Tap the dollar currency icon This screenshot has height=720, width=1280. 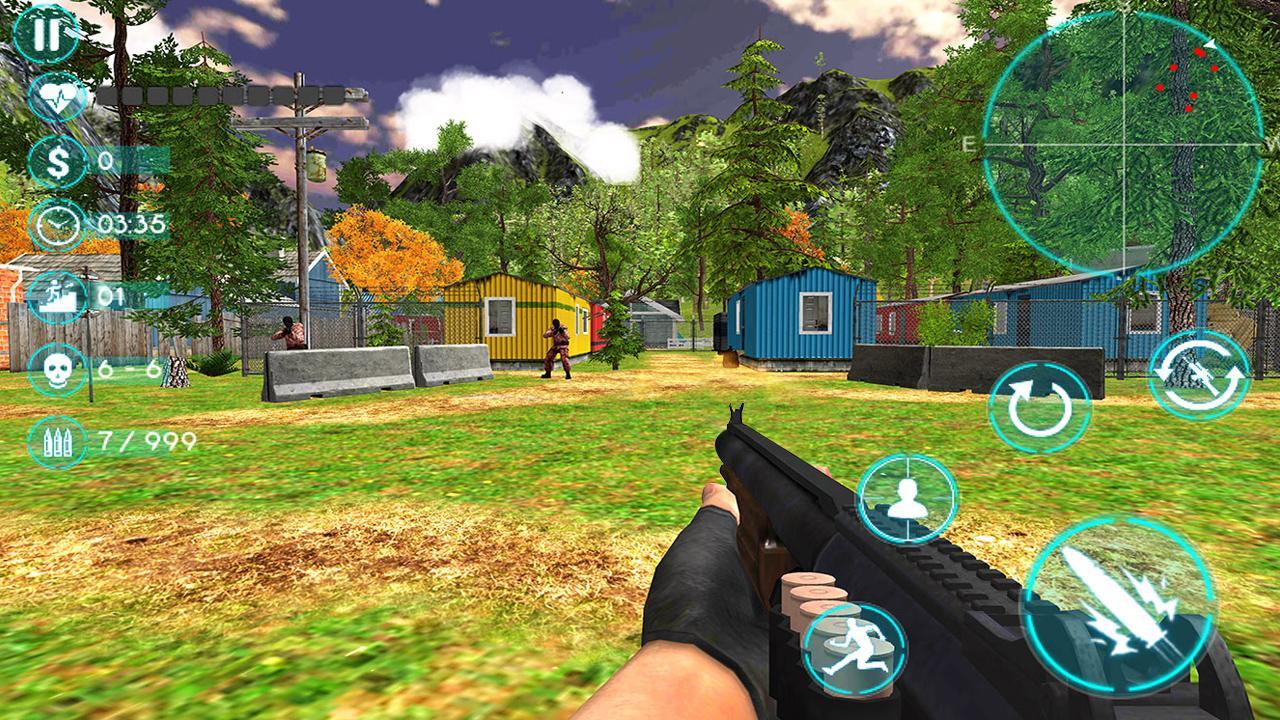(57, 160)
